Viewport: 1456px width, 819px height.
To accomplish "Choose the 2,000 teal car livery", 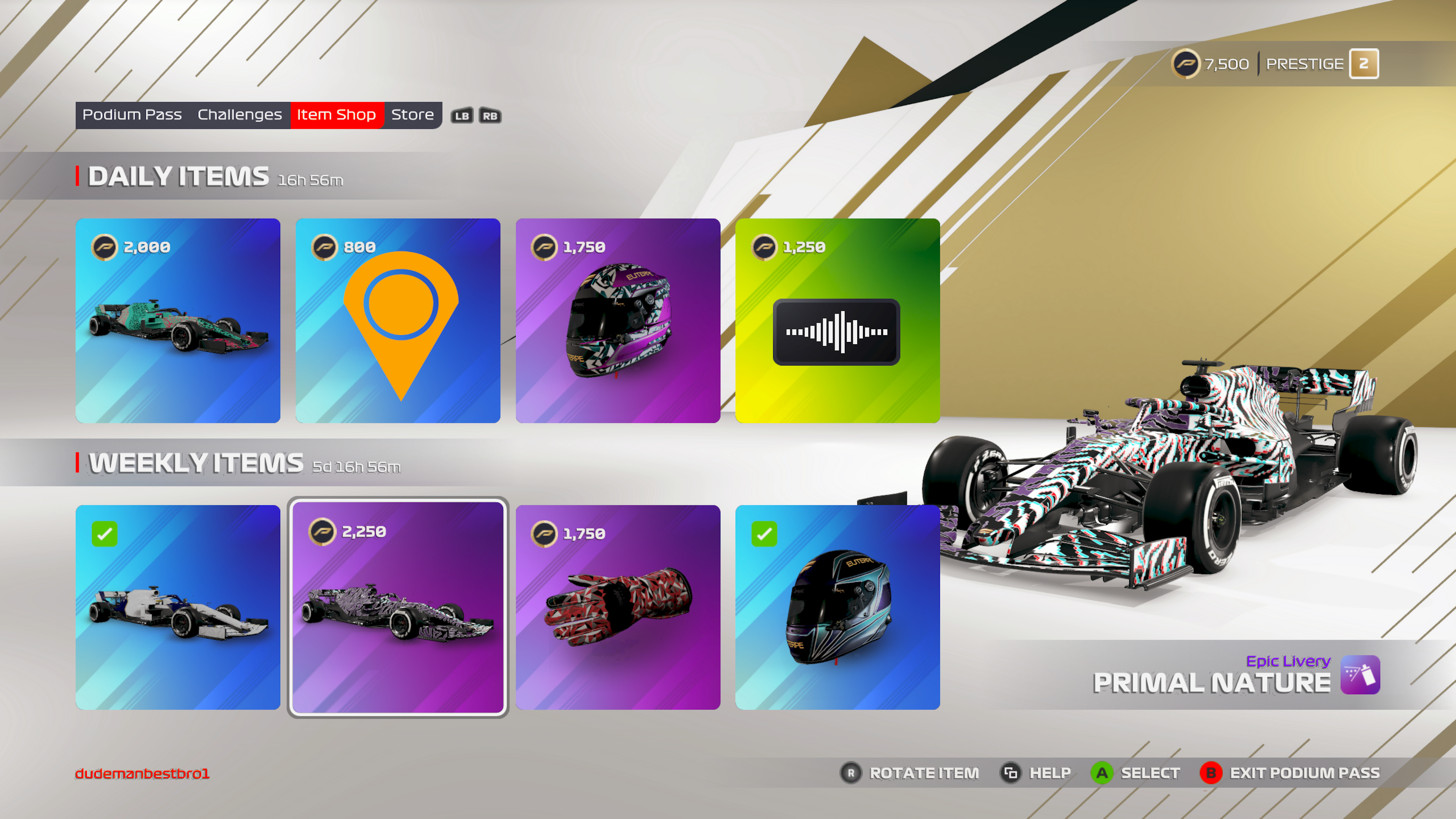I will pos(178,320).
